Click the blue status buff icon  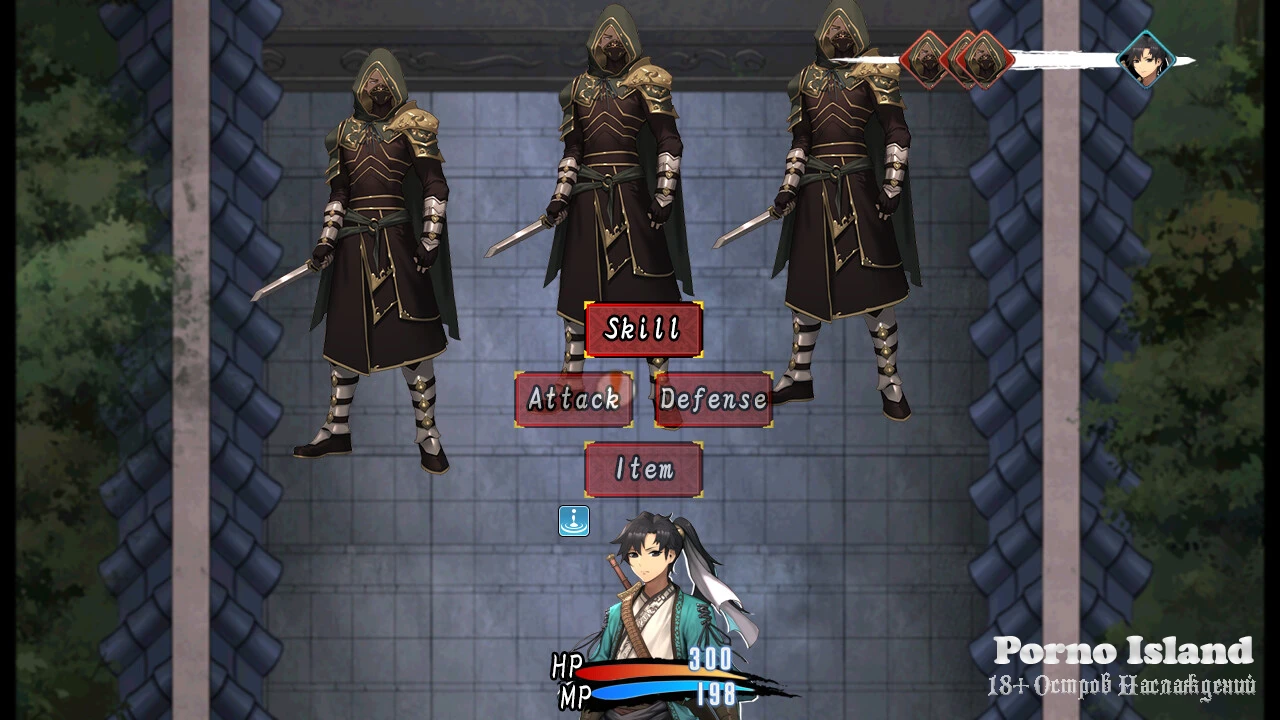[573, 521]
